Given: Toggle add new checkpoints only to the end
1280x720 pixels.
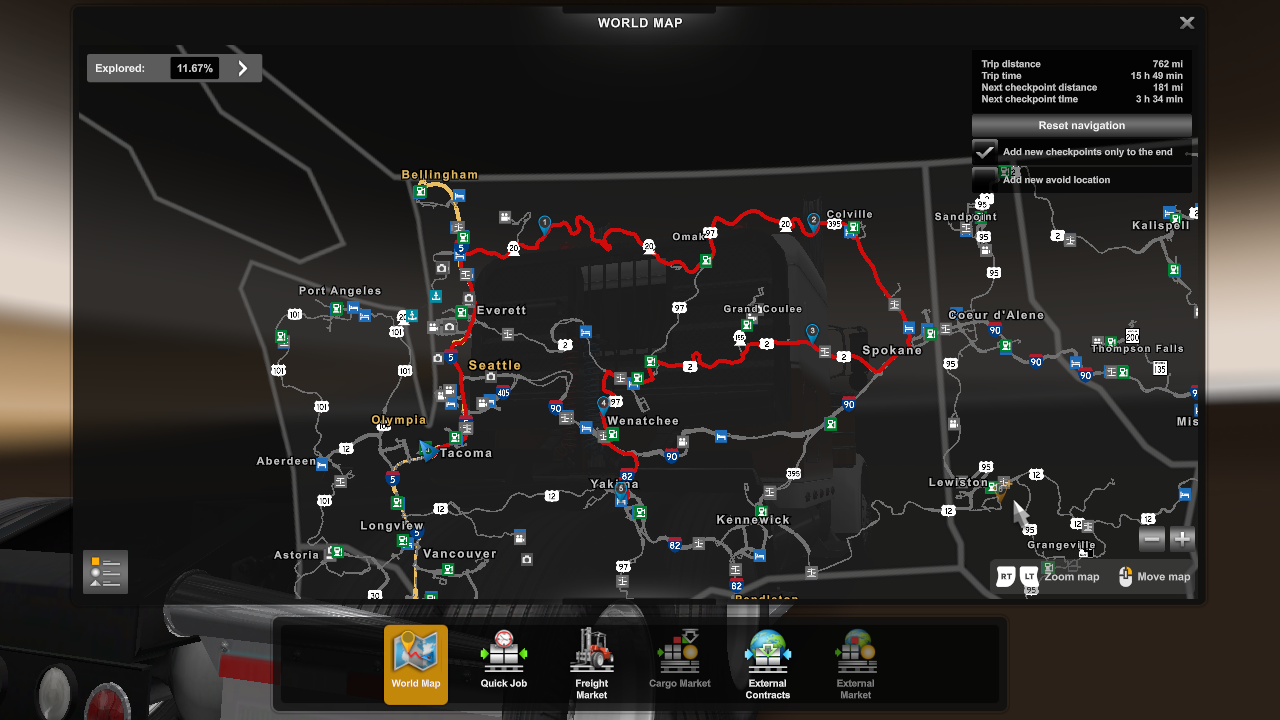Looking at the screenshot, I should pos(985,152).
